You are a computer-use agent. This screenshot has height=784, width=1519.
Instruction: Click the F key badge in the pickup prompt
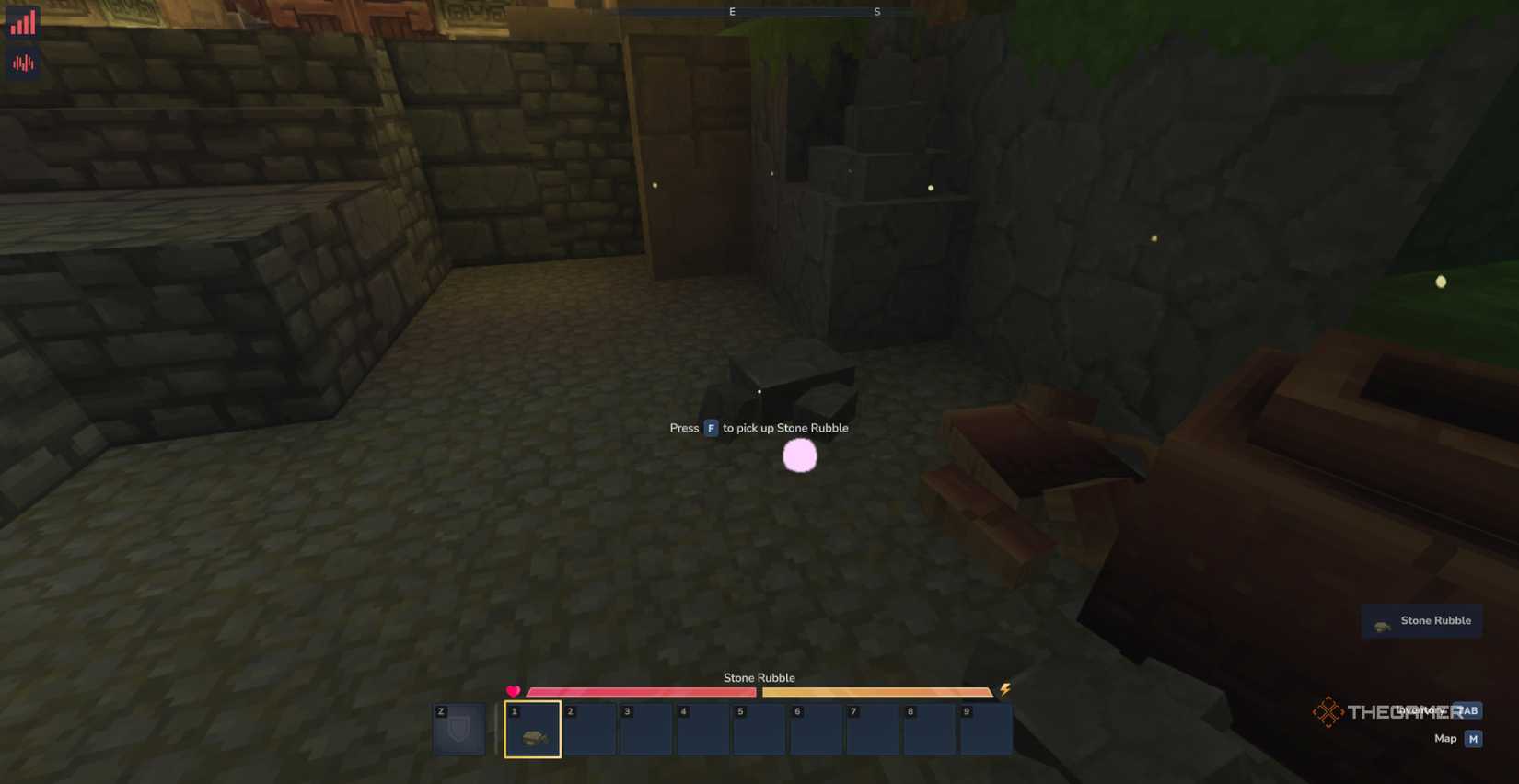710,428
